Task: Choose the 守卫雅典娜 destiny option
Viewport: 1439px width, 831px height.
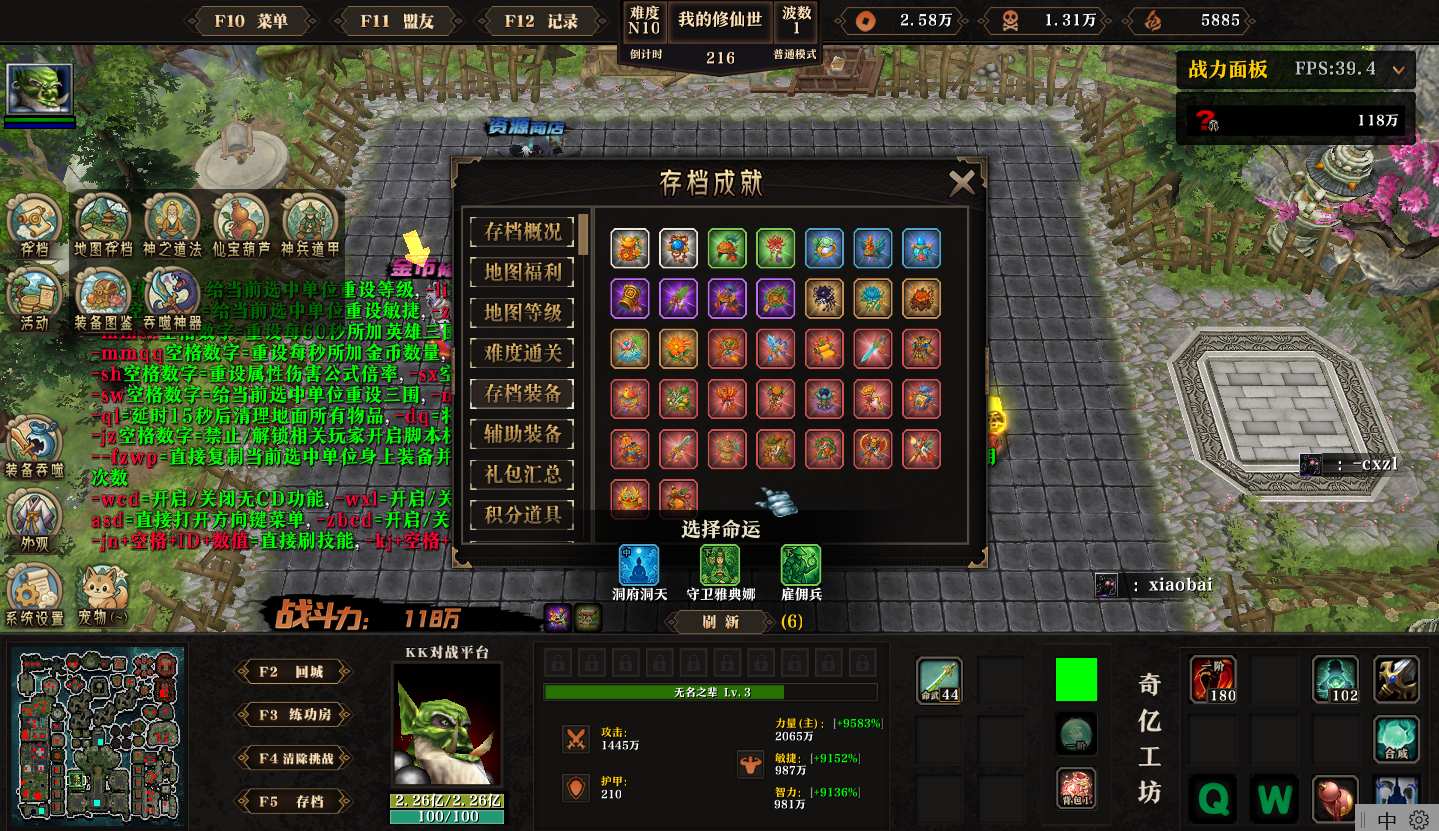Action: tap(719, 566)
